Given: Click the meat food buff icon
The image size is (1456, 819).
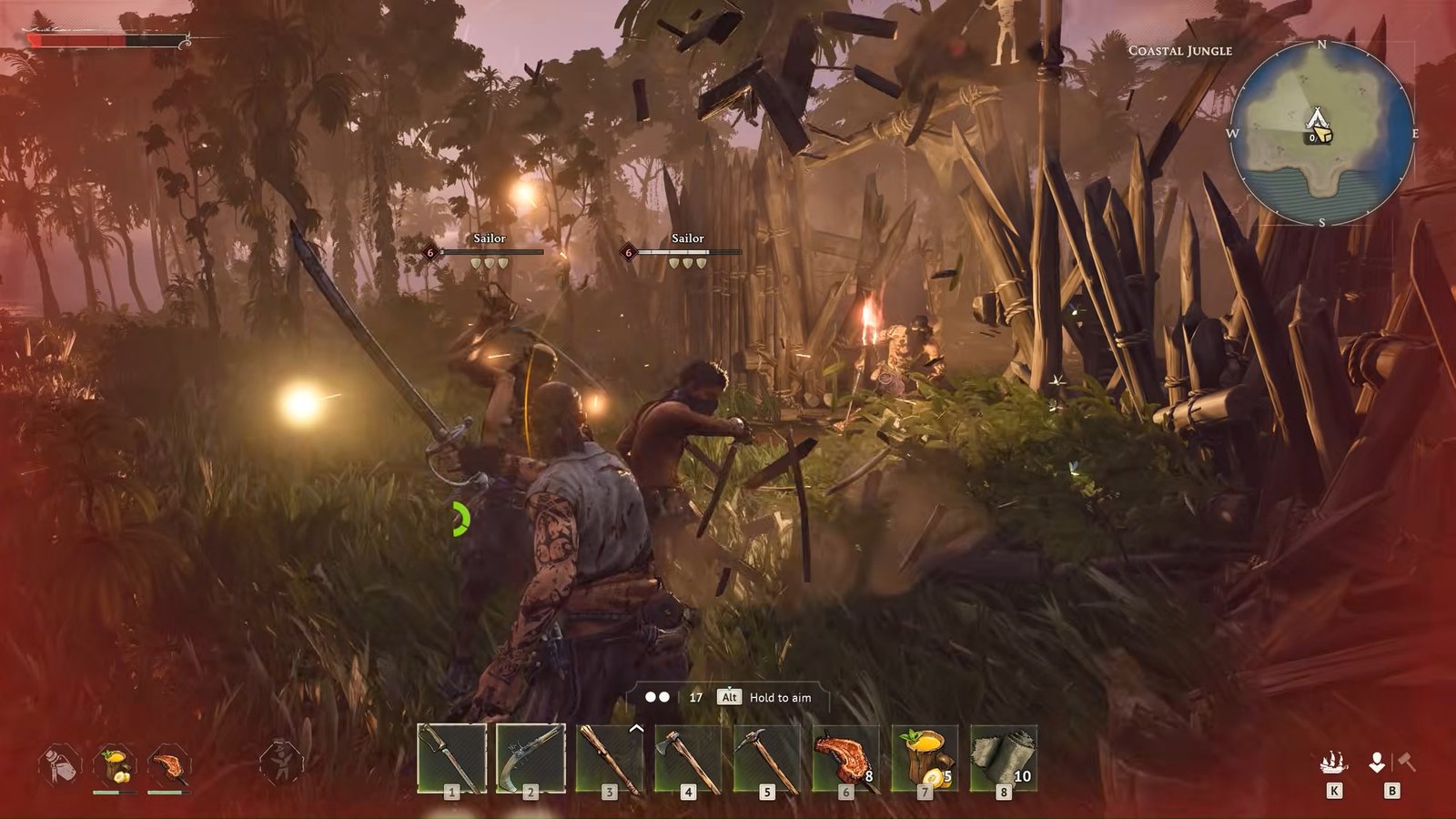Looking at the screenshot, I should point(169,764).
